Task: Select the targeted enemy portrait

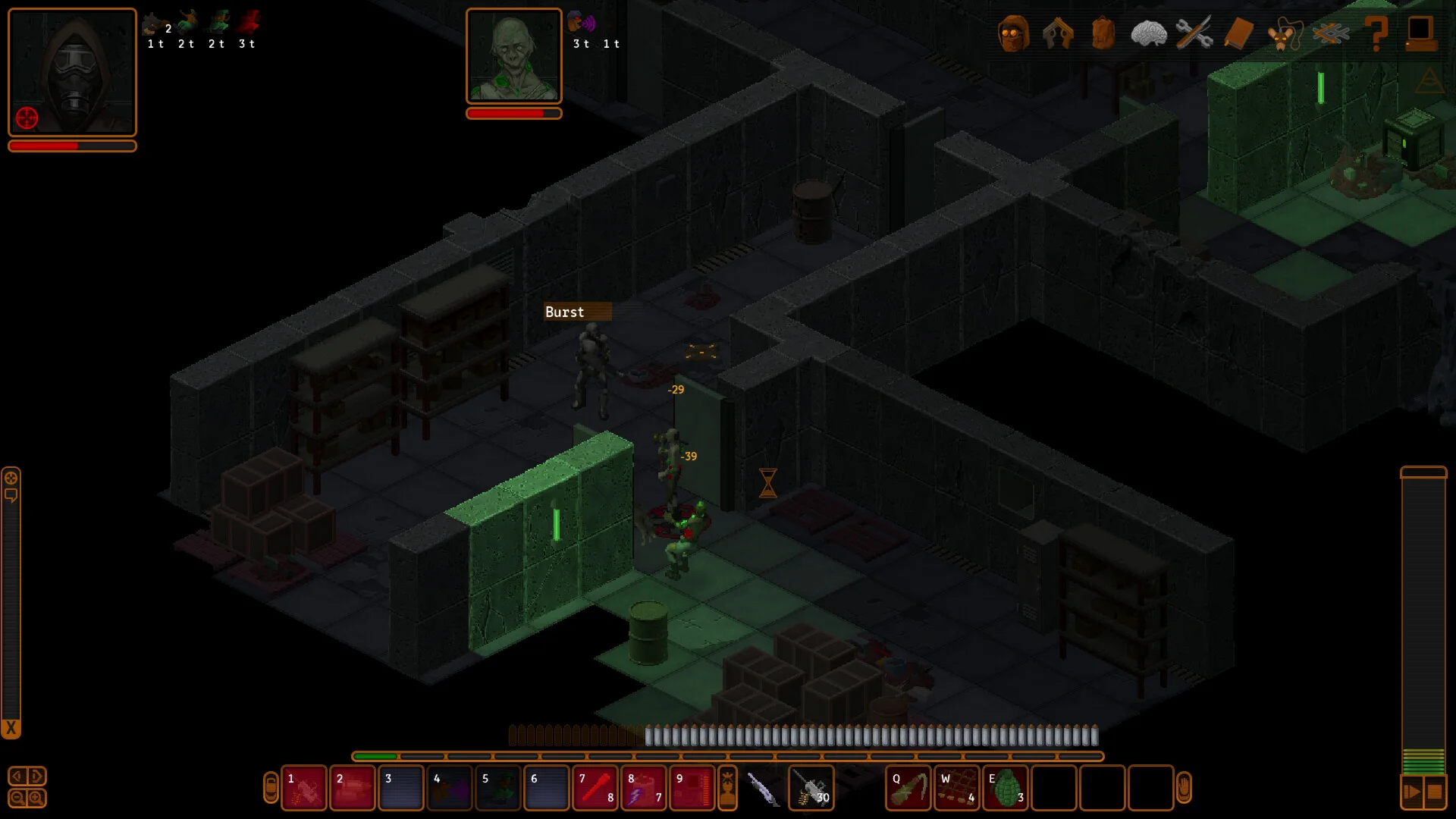Action: point(513,56)
